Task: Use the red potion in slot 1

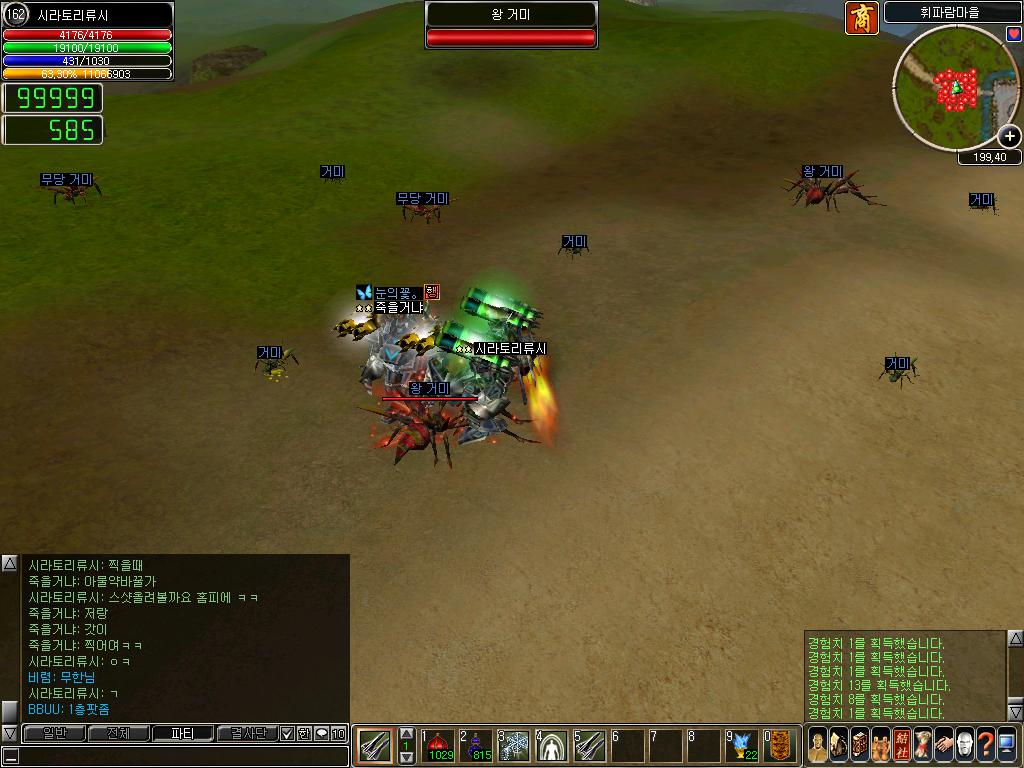Action: [x=438, y=745]
